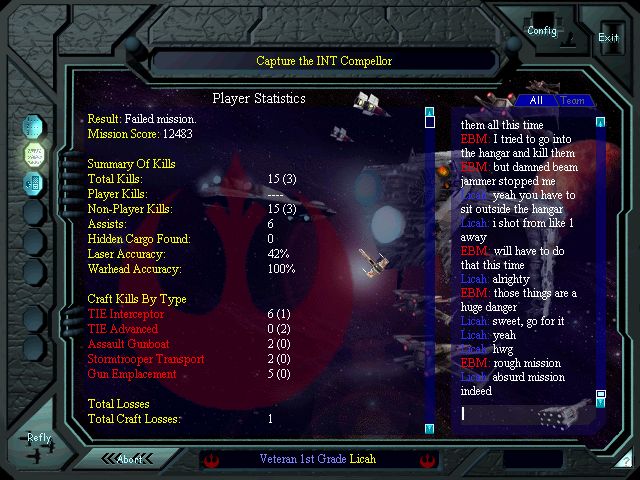The height and width of the screenshot is (480, 640).
Task: Select the top blue octagon view icon
Action: pyautogui.click(x=34, y=125)
